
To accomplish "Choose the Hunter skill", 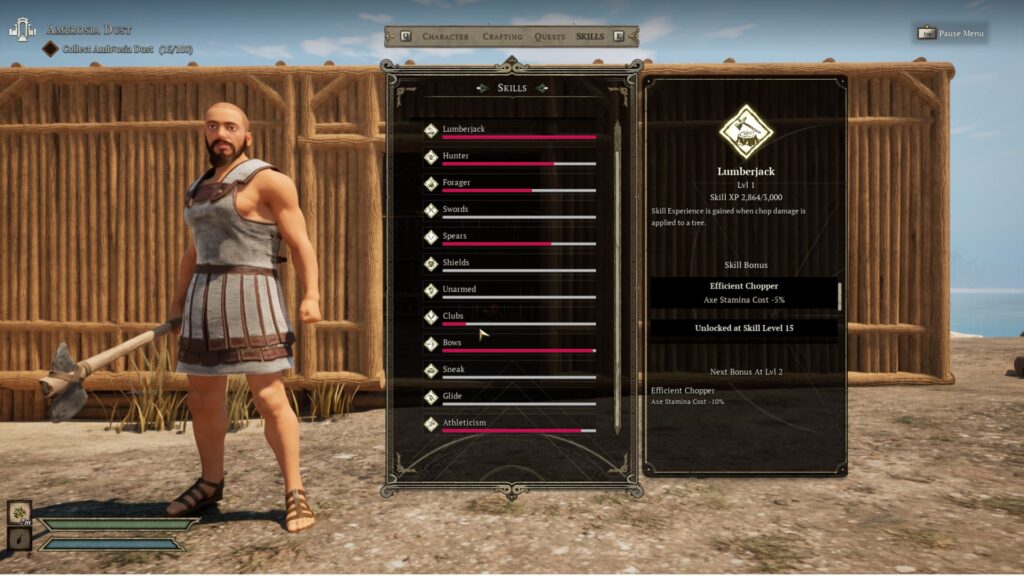I will (510, 157).
